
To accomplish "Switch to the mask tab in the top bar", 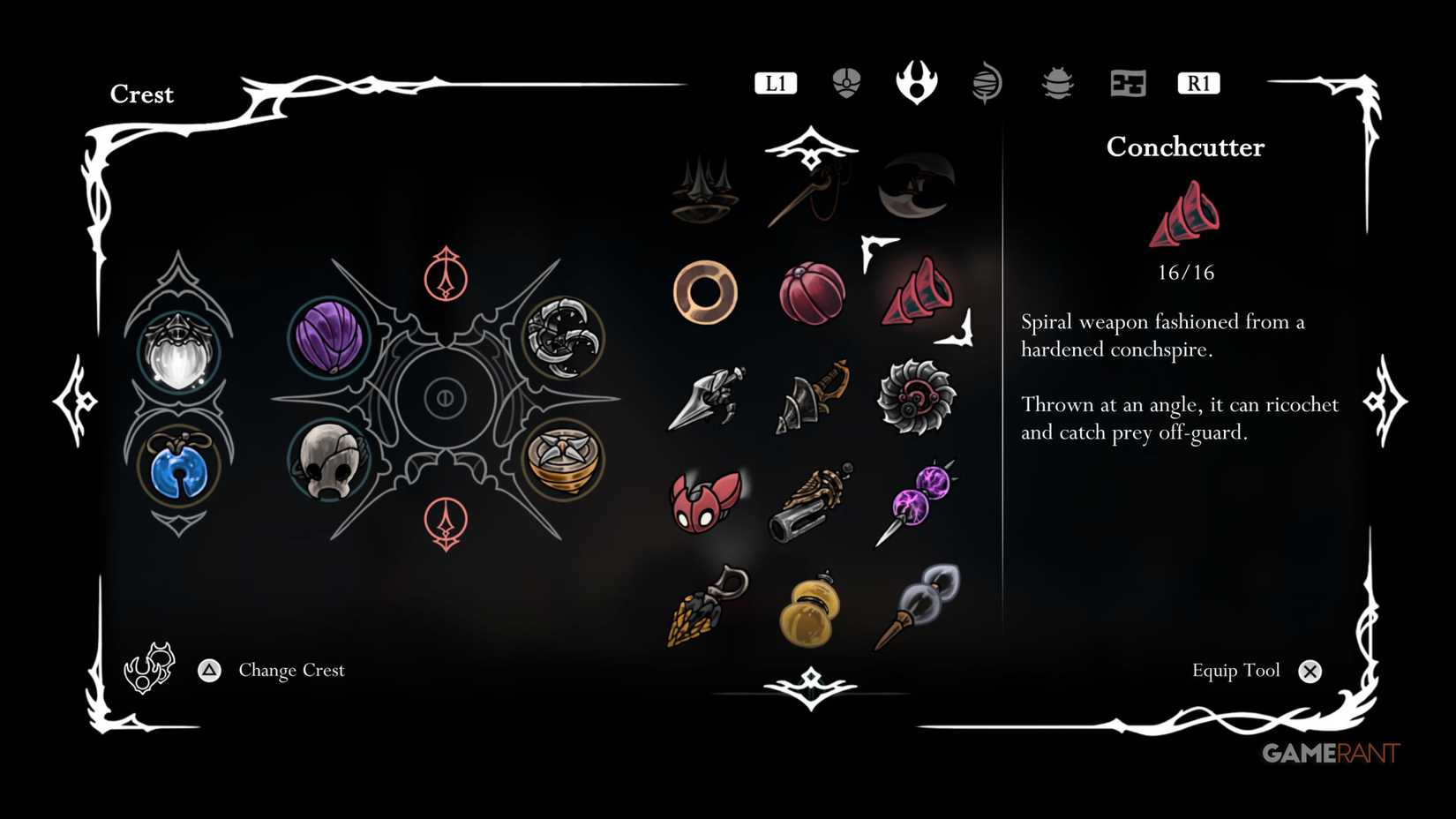I will point(844,82).
